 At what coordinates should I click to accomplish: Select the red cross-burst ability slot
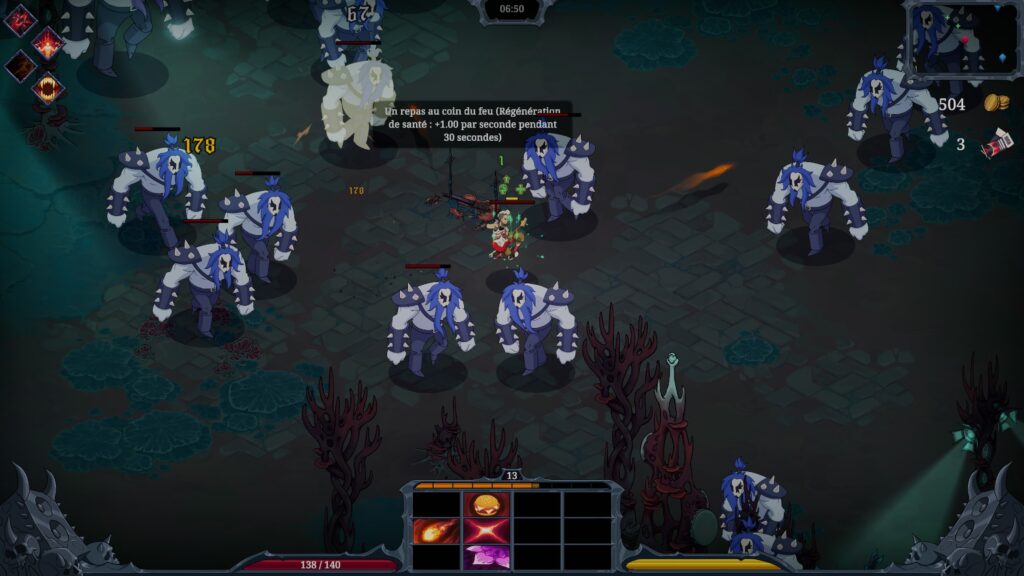[x=487, y=531]
